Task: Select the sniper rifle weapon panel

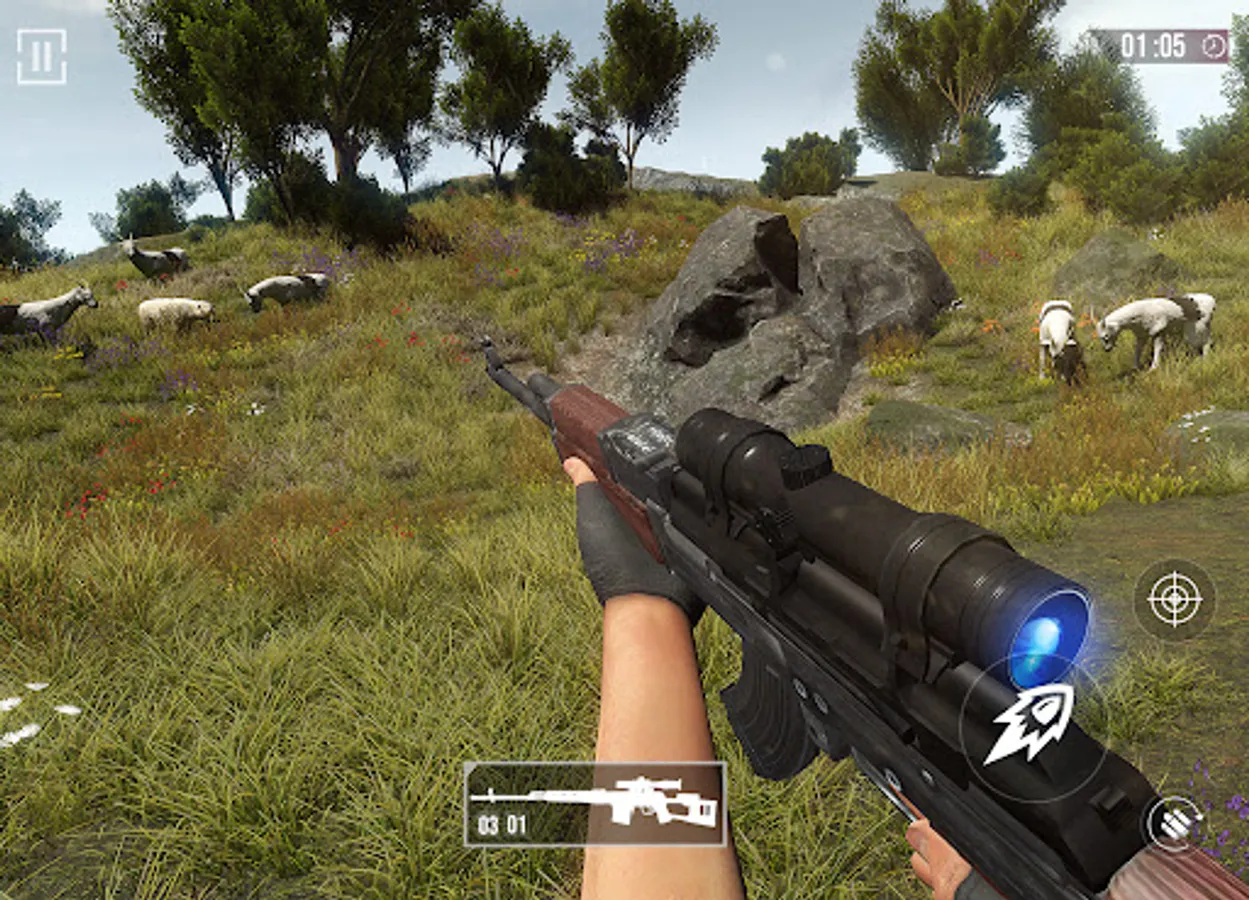Action: click(x=595, y=804)
